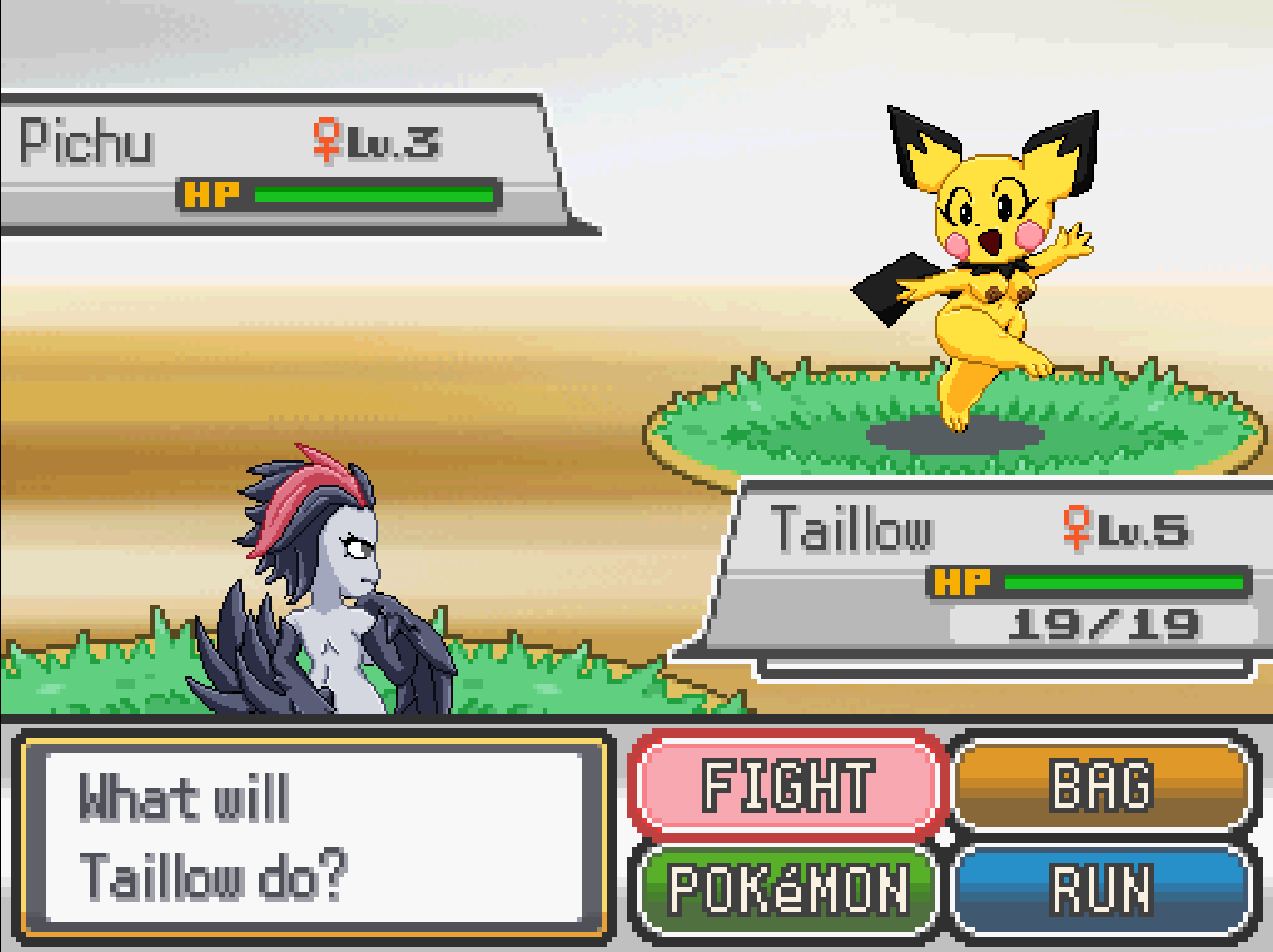Click the HP label on Taillow's status bar
This screenshot has height=952, width=1273.
point(963,582)
